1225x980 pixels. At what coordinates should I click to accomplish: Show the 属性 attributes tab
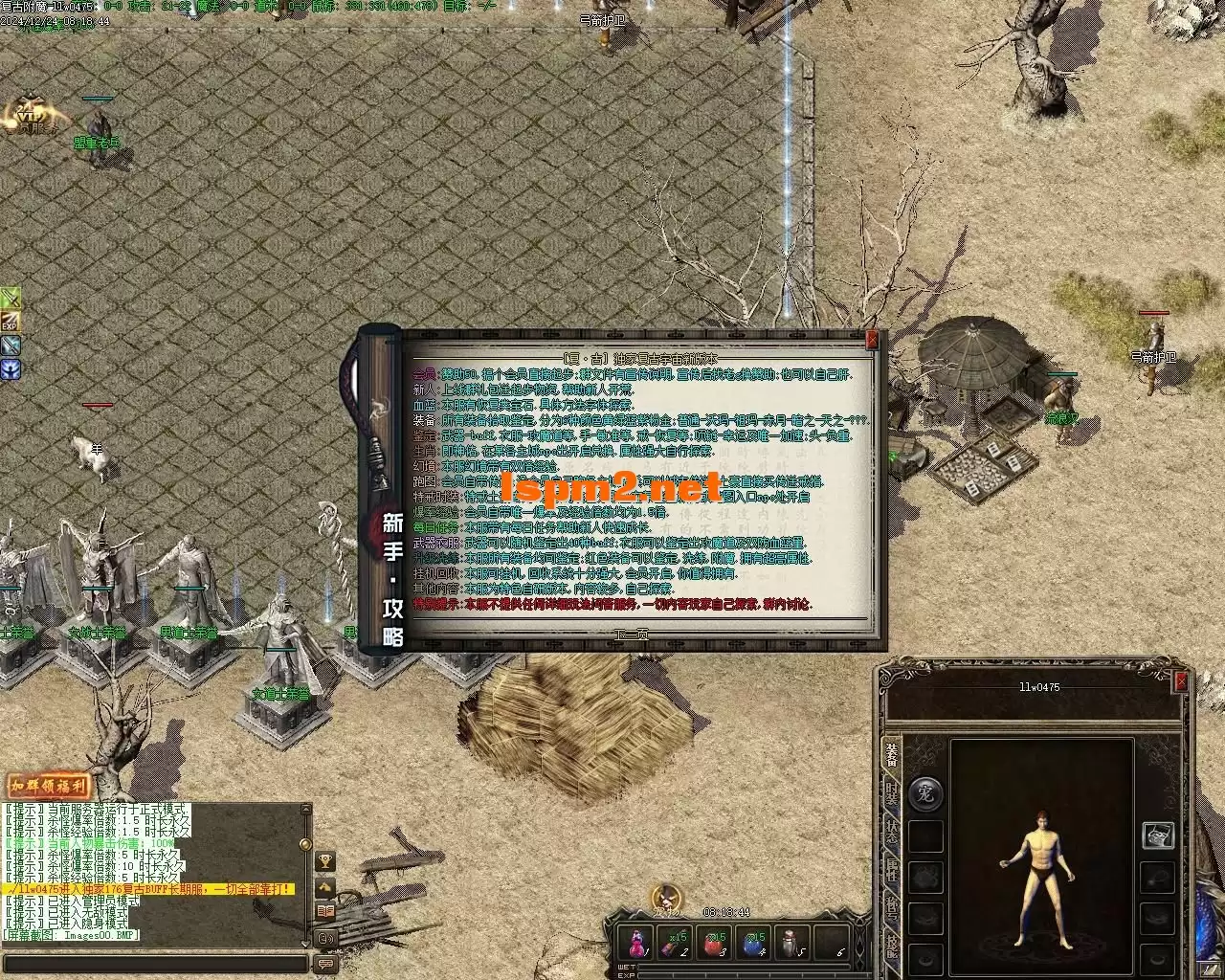click(891, 873)
